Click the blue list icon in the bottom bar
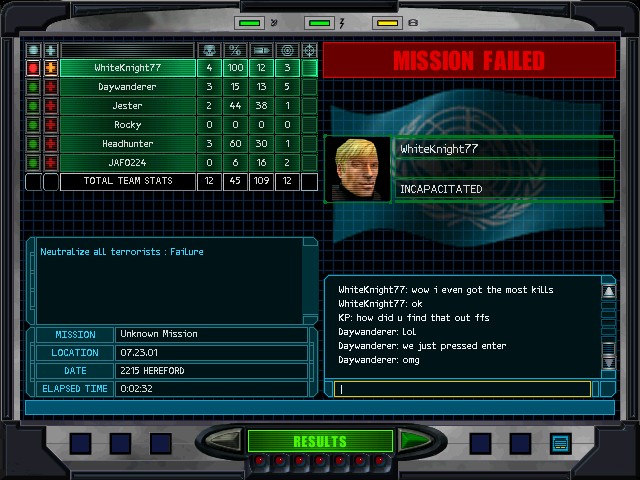 tap(560, 442)
